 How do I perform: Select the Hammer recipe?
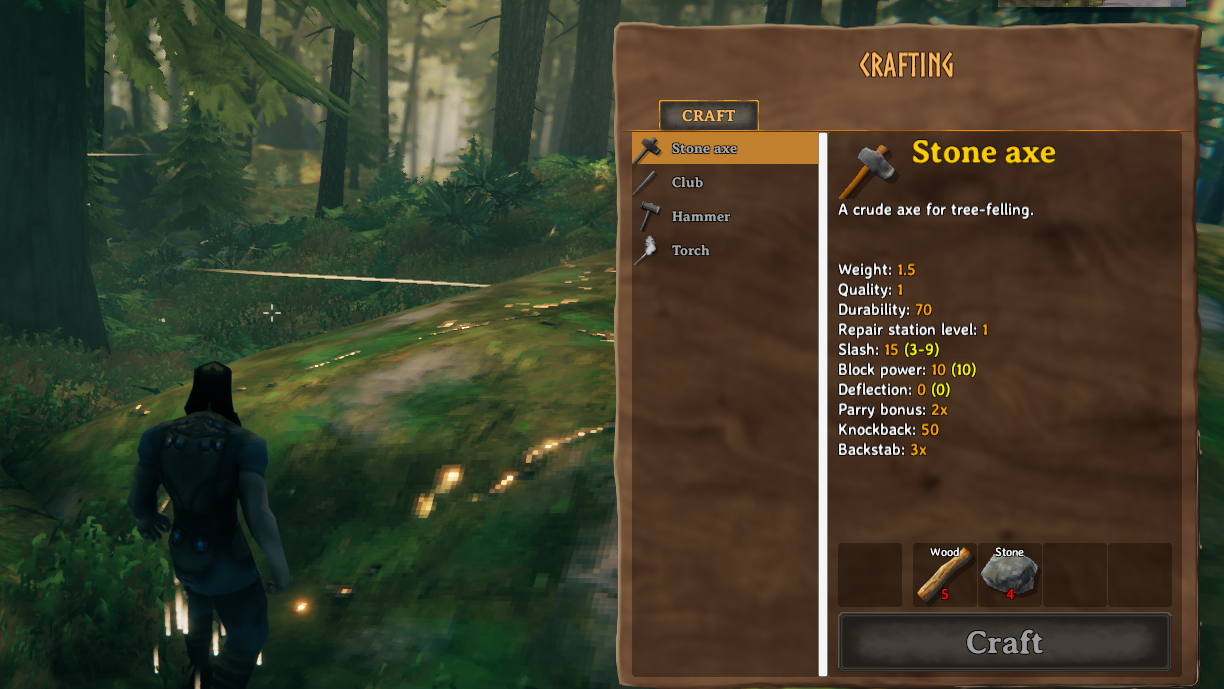(x=700, y=217)
